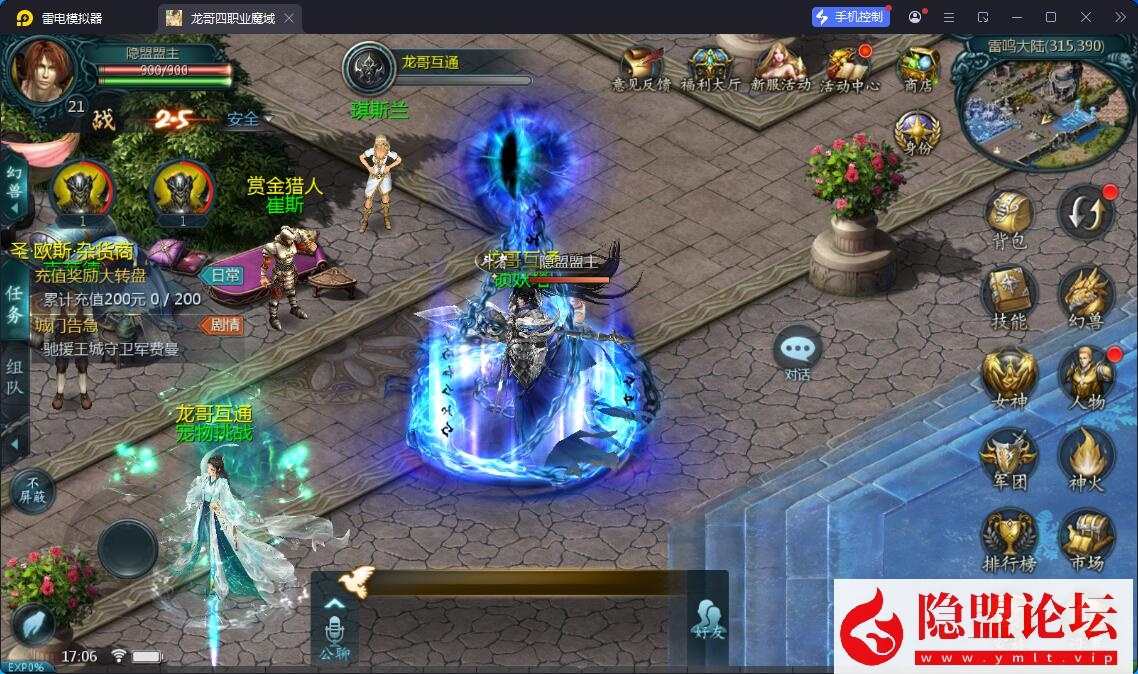The height and width of the screenshot is (674, 1138).
Task: Open the 军团 legion menu
Action: tap(1007, 457)
